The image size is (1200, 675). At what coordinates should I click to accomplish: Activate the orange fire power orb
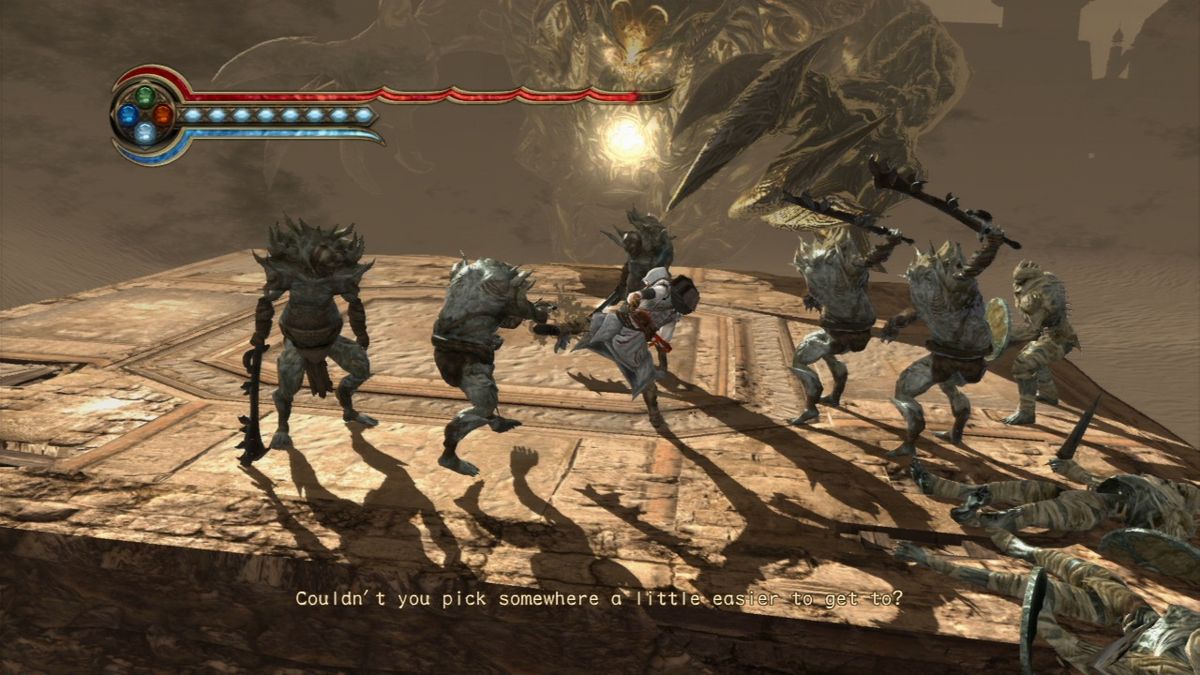click(163, 114)
